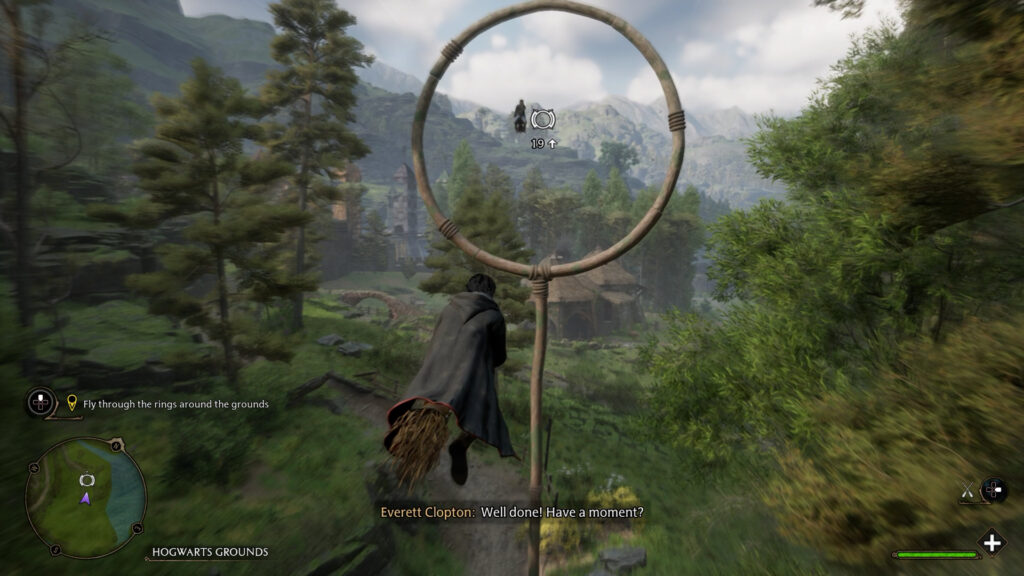Open the tracked quest "Fly through the rings"

pyautogui.click(x=167, y=404)
